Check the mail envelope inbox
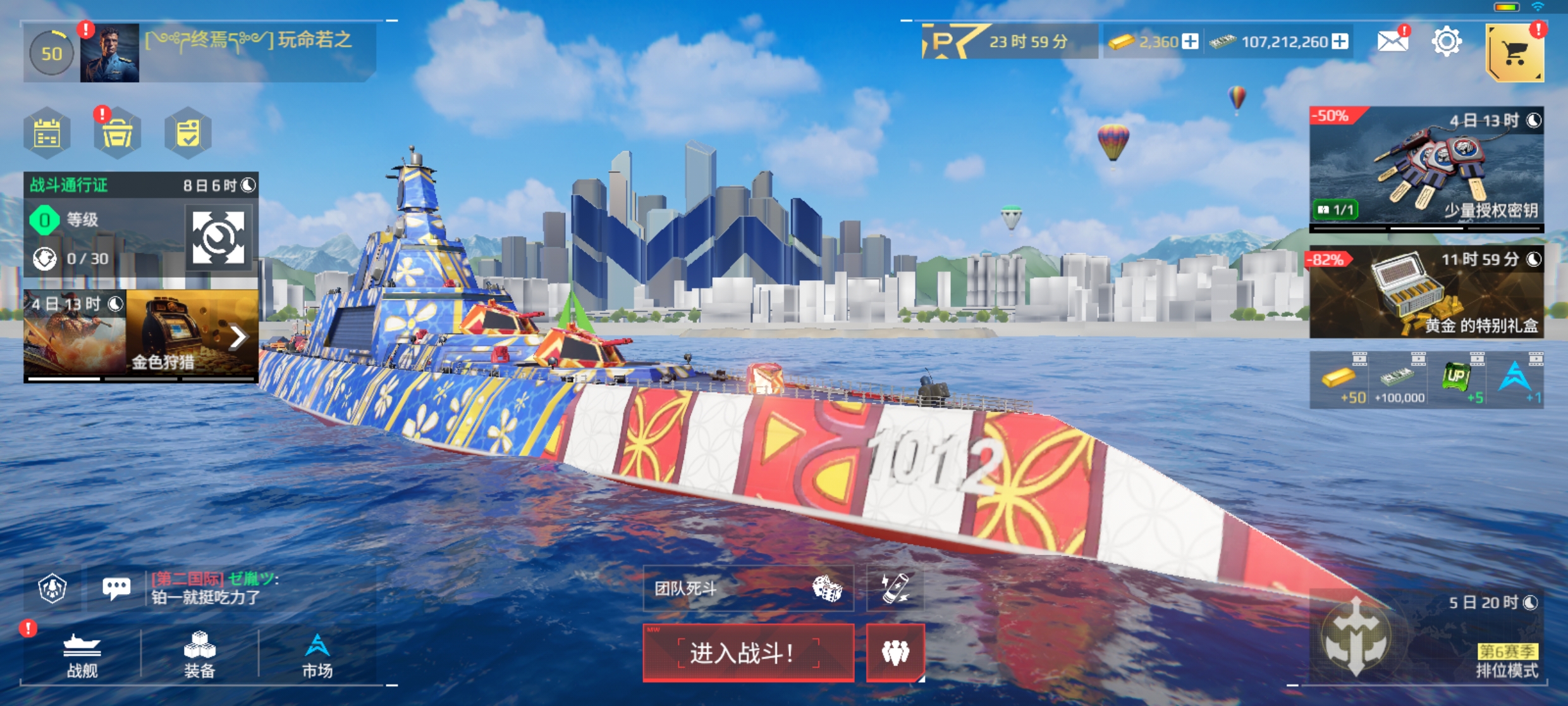Viewport: 1568px width, 706px height. (1392, 42)
